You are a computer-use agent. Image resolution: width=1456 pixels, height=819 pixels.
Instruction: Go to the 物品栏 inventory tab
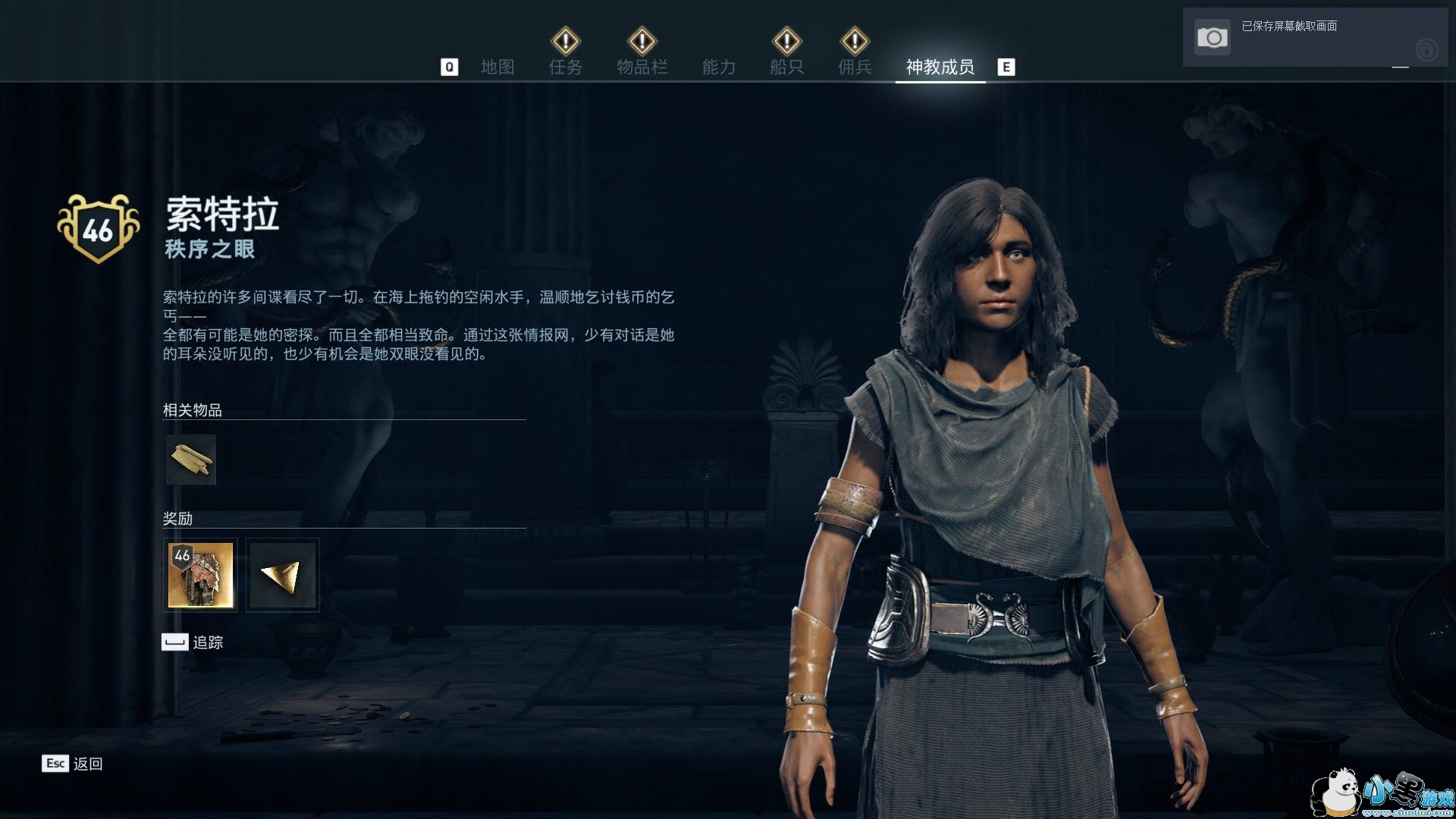tap(642, 67)
